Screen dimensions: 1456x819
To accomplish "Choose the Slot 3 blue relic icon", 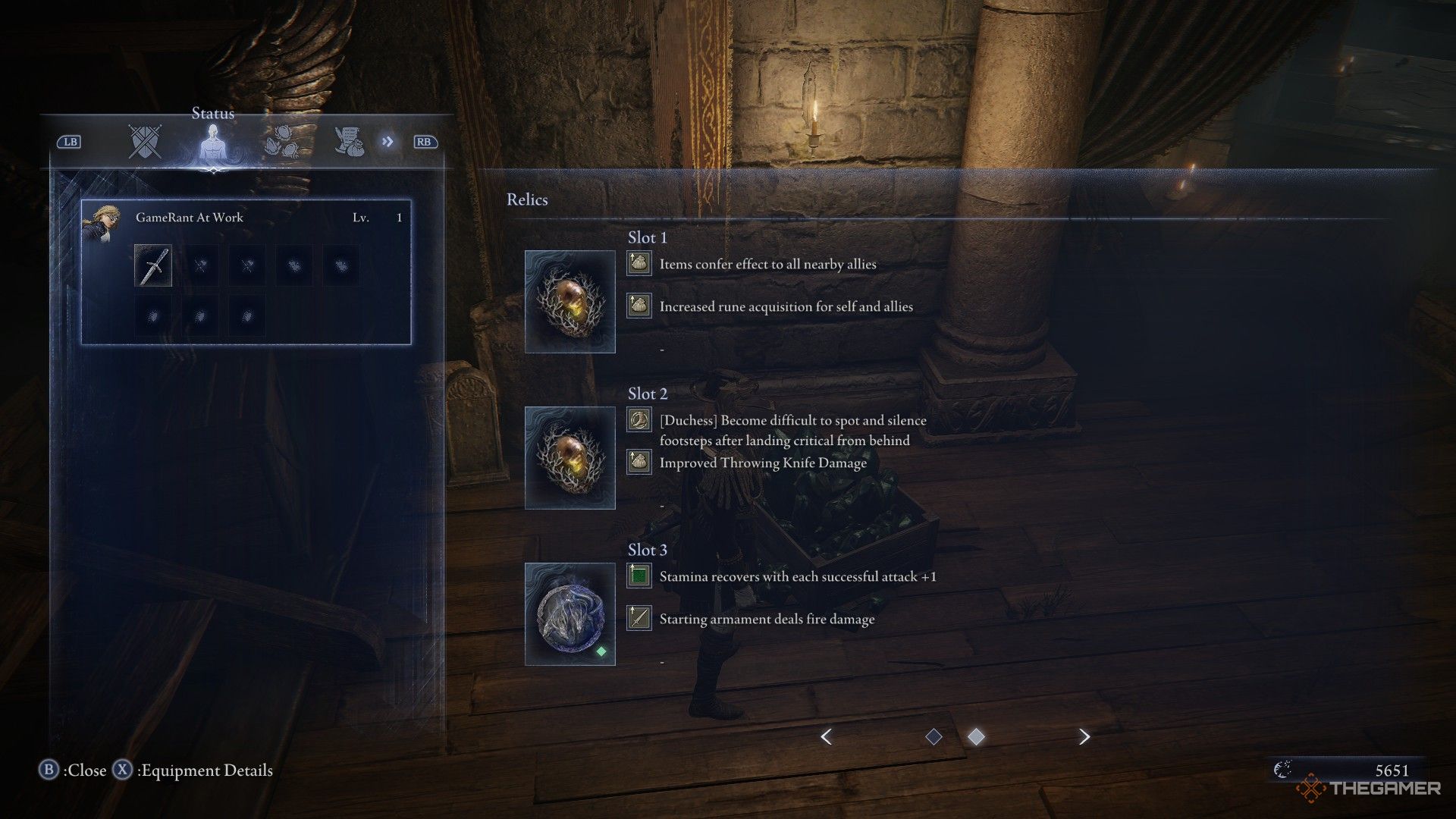I will [570, 614].
